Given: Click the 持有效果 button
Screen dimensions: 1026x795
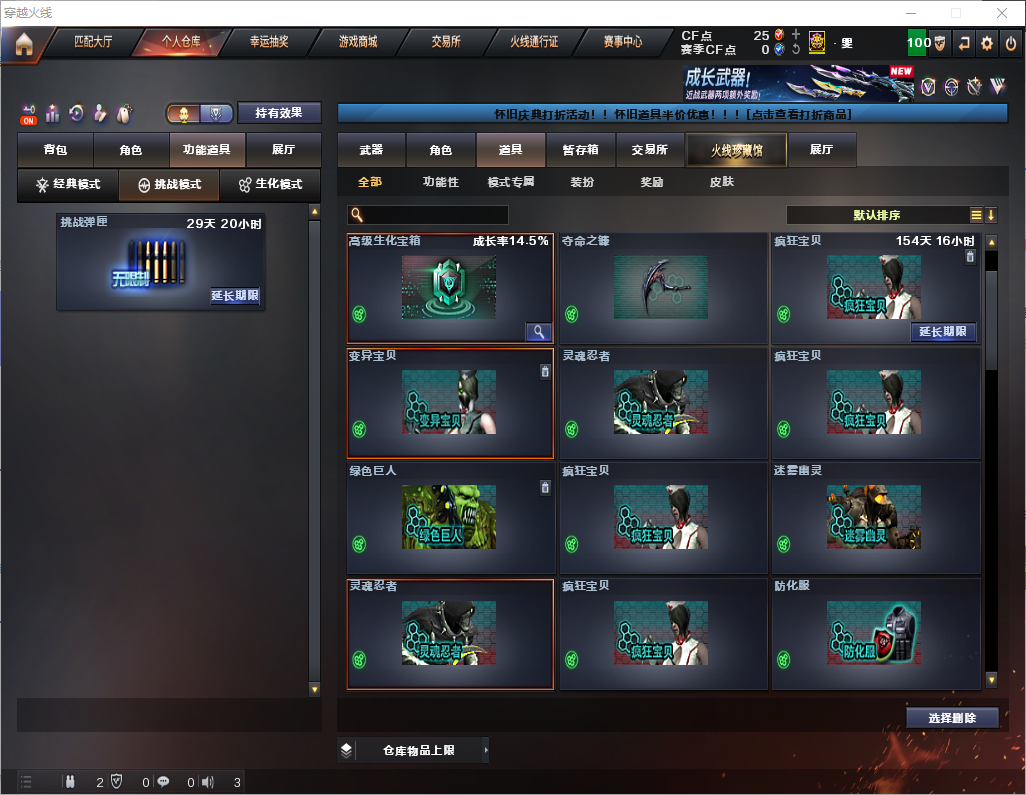Looking at the screenshot, I should pos(279,113).
